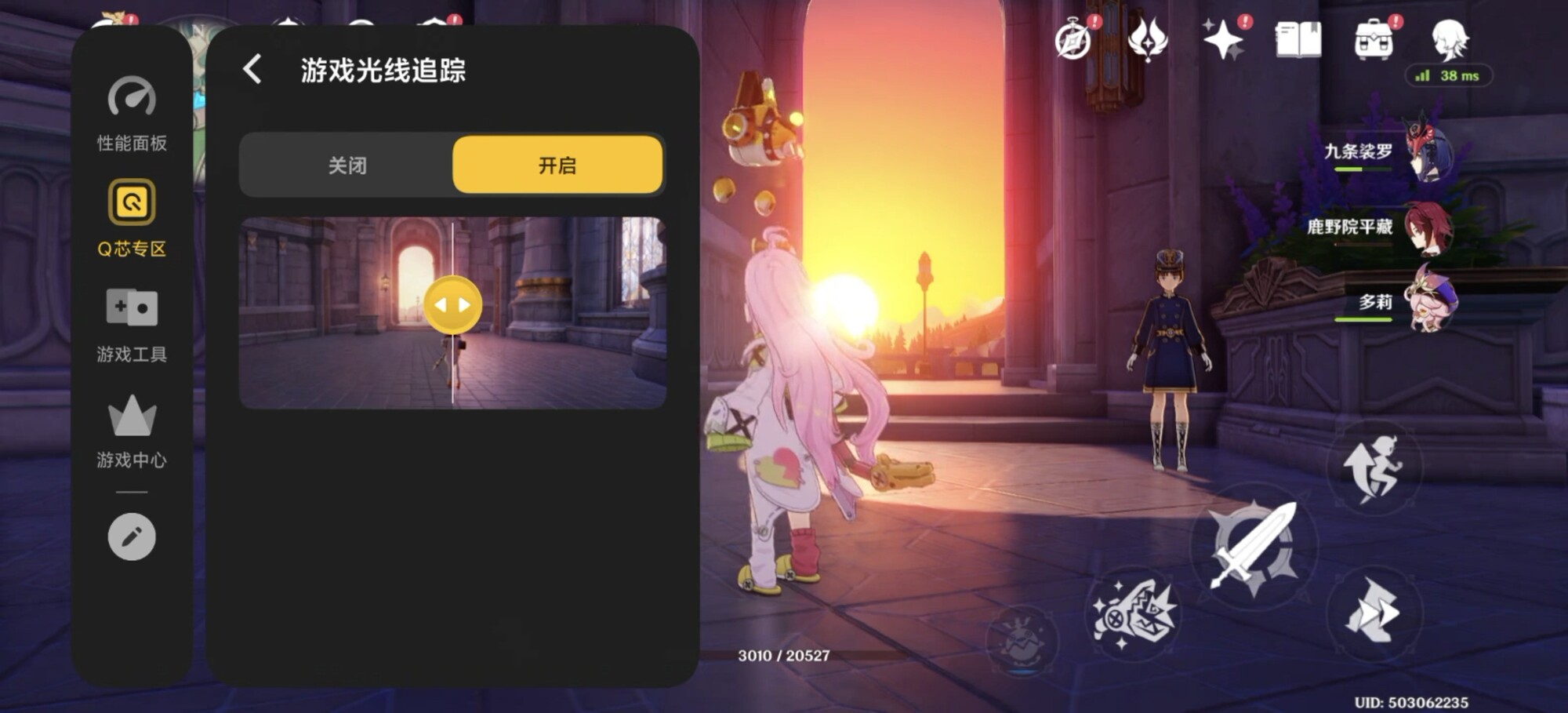Open the Paimon compass menu icon
1568x713 pixels.
click(x=1074, y=39)
